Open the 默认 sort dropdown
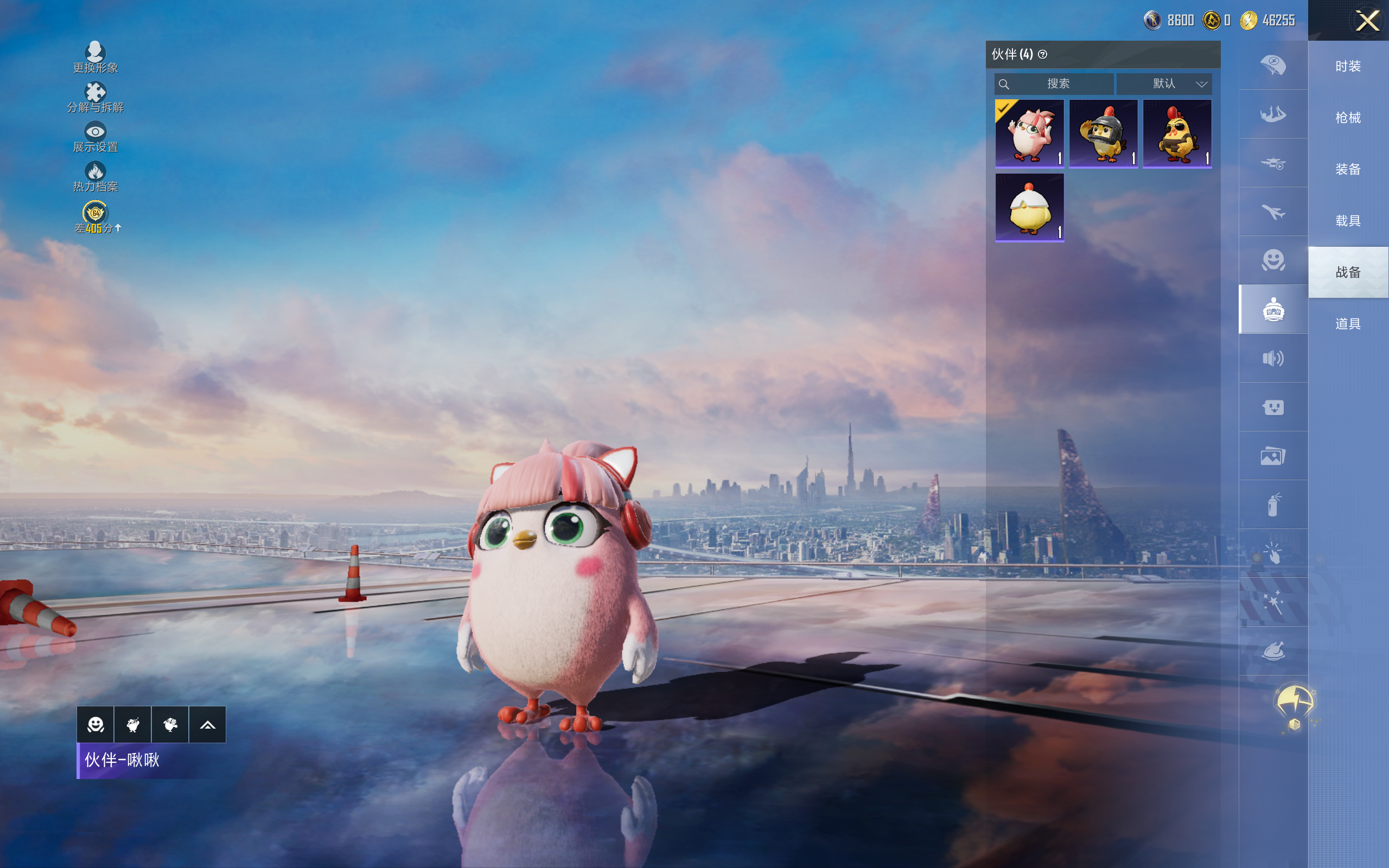 1164,84
